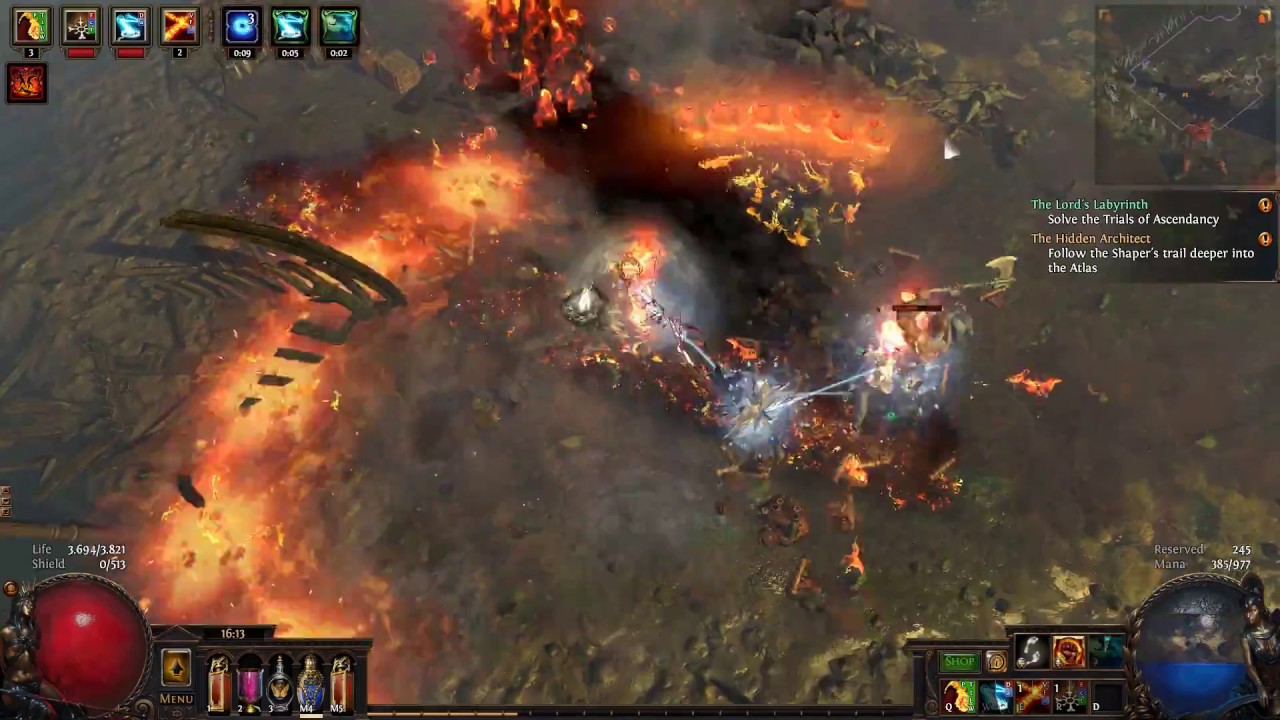Viewport: 1280px width, 720px height.
Task: Use the pink chalice flask in slot 2
Action: point(249,684)
